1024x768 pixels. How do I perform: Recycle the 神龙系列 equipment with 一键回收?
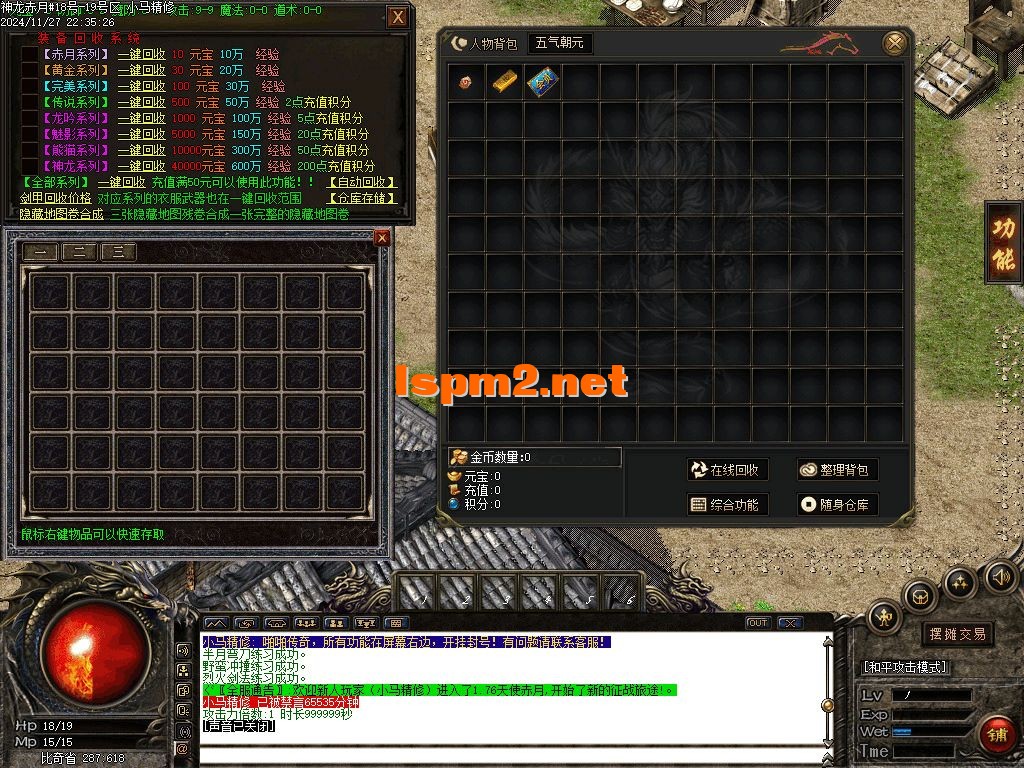tap(141, 166)
